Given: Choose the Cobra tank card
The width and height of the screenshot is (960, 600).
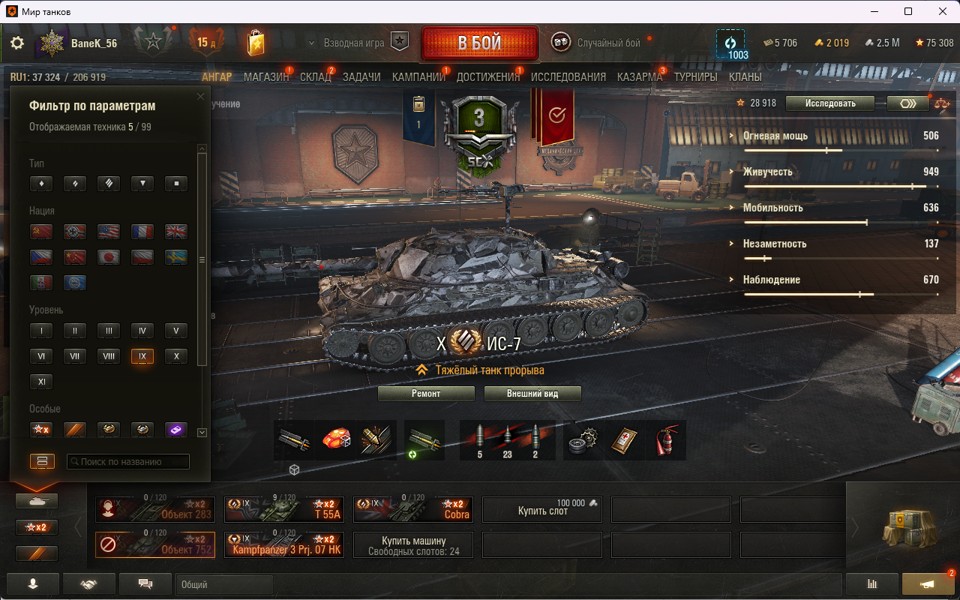Looking at the screenshot, I should coord(412,510).
